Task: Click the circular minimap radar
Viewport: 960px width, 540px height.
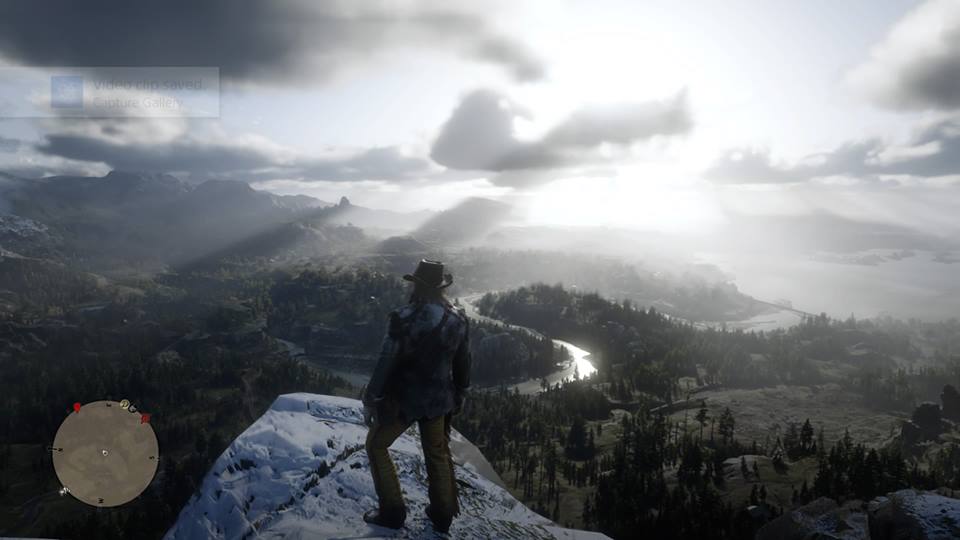Action: click(105, 453)
